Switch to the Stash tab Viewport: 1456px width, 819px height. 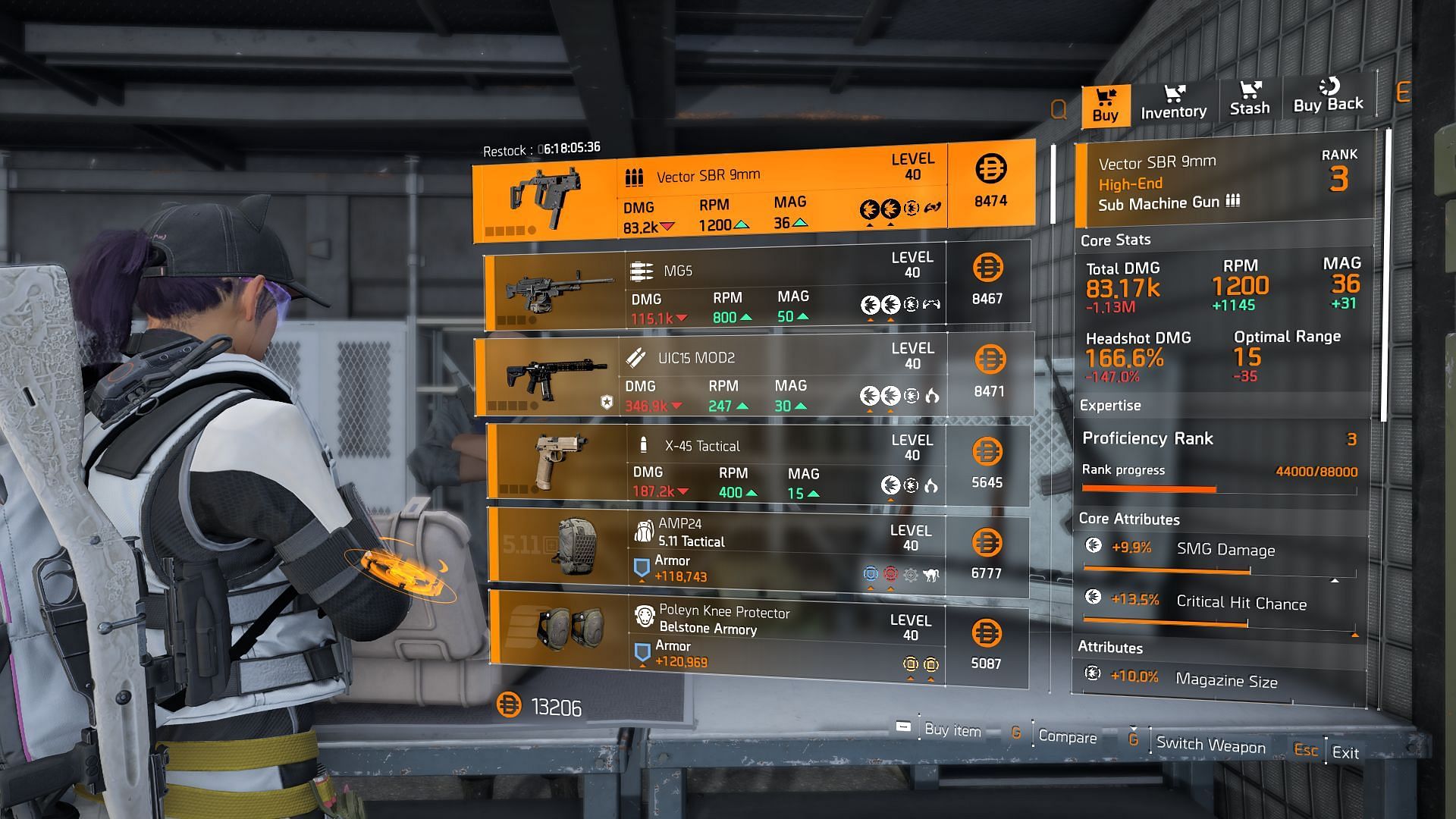pyautogui.click(x=1249, y=99)
